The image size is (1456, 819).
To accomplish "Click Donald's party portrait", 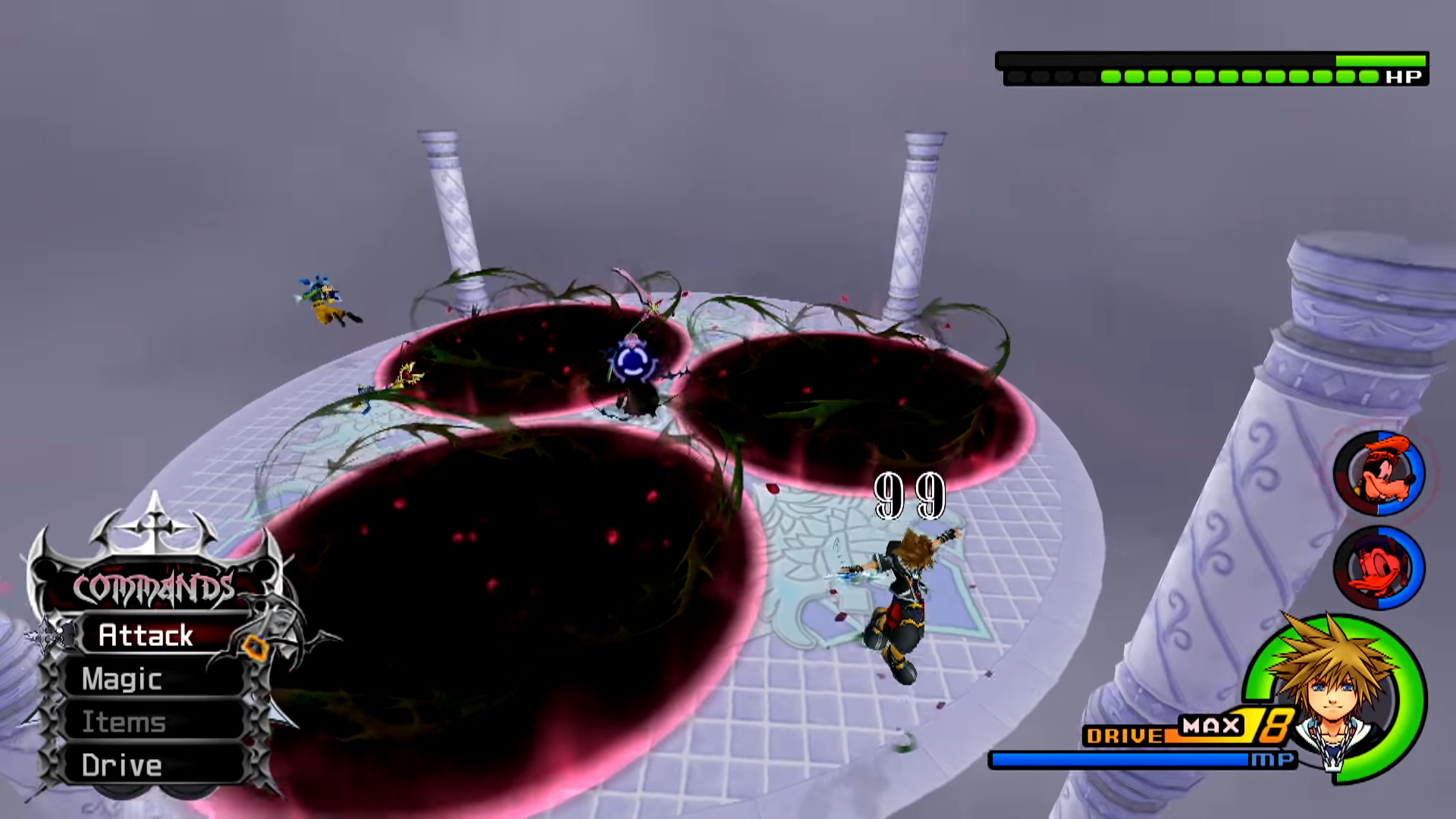I will tap(1379, 568).
